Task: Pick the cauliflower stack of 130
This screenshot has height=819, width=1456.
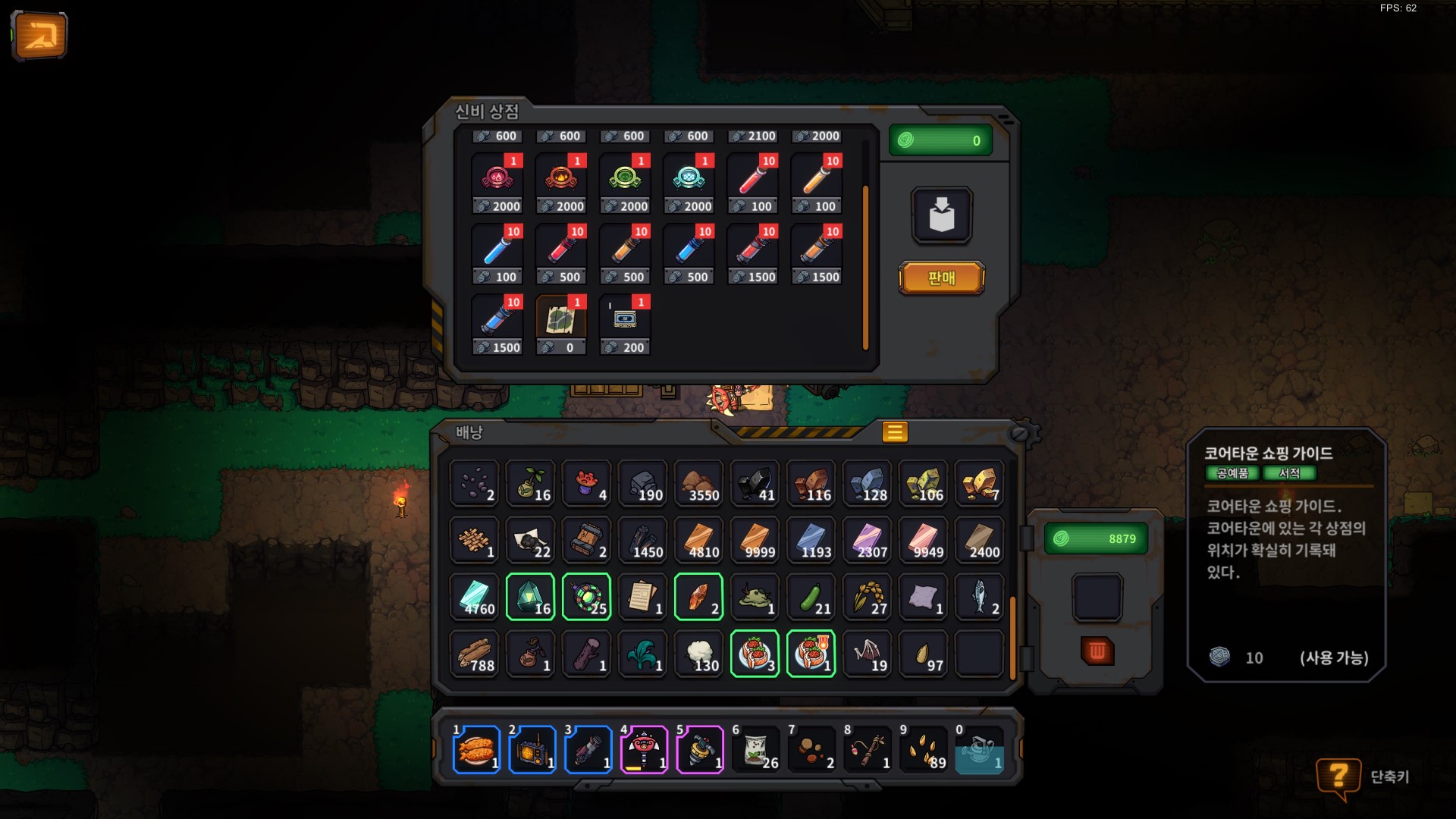Action: click(x=698, y=654)
